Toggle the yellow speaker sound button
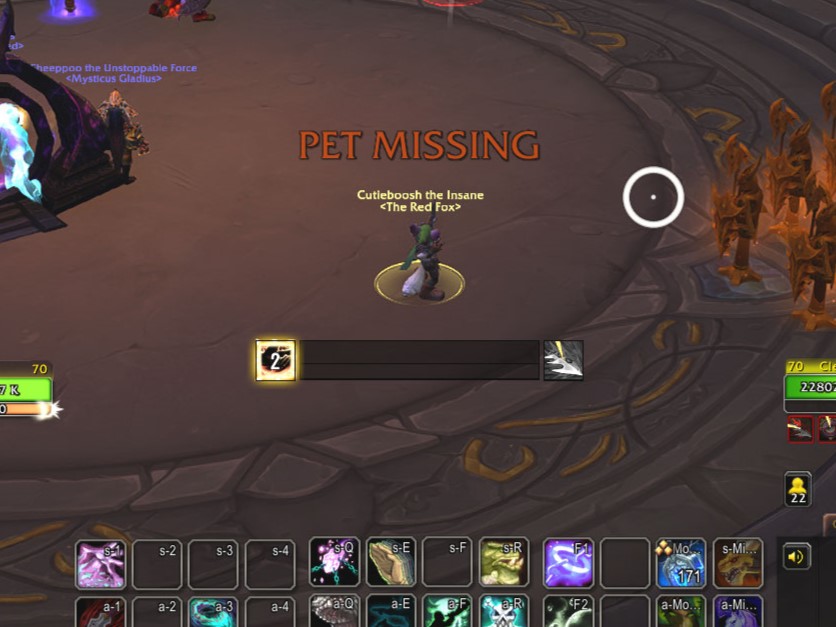 pos(797,557)
